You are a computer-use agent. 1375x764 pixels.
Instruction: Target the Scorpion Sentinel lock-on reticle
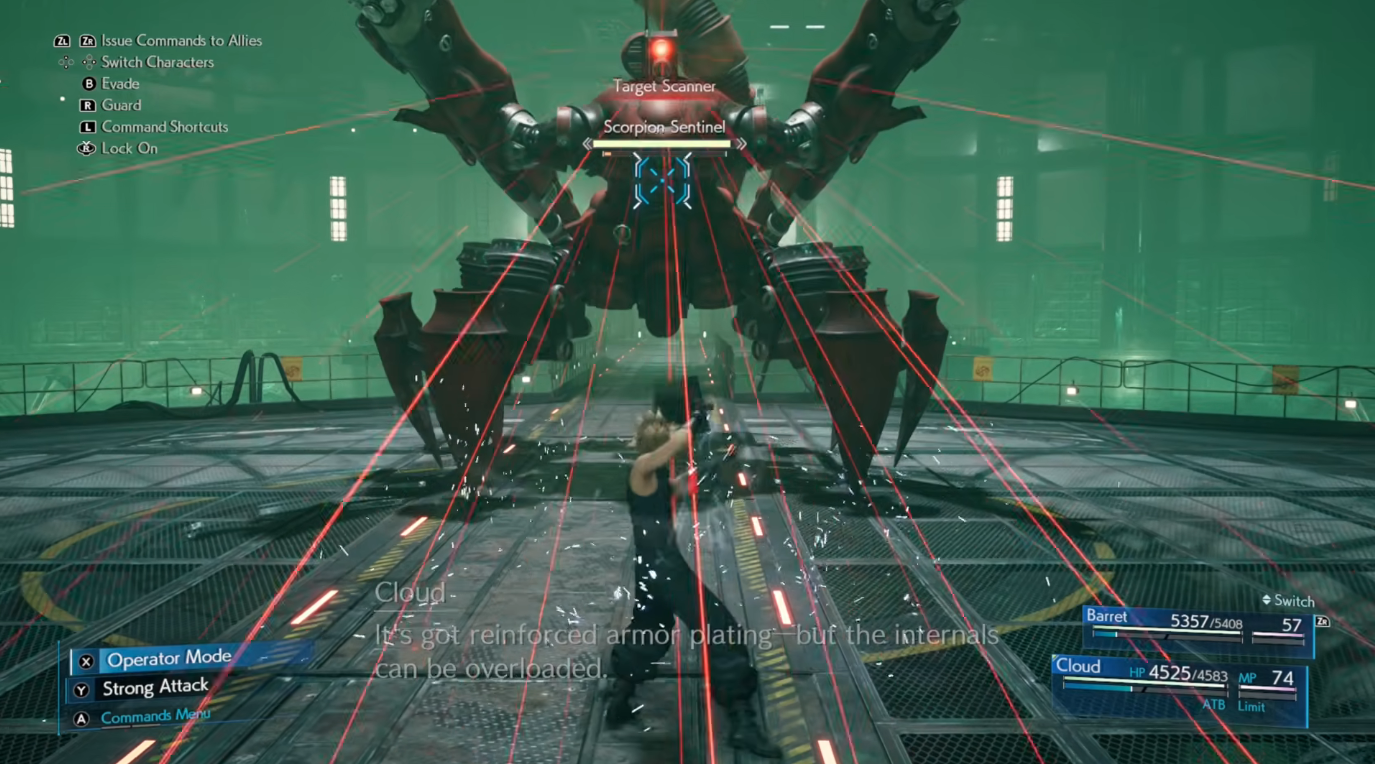pyautogui.click(x=662, y=180)
